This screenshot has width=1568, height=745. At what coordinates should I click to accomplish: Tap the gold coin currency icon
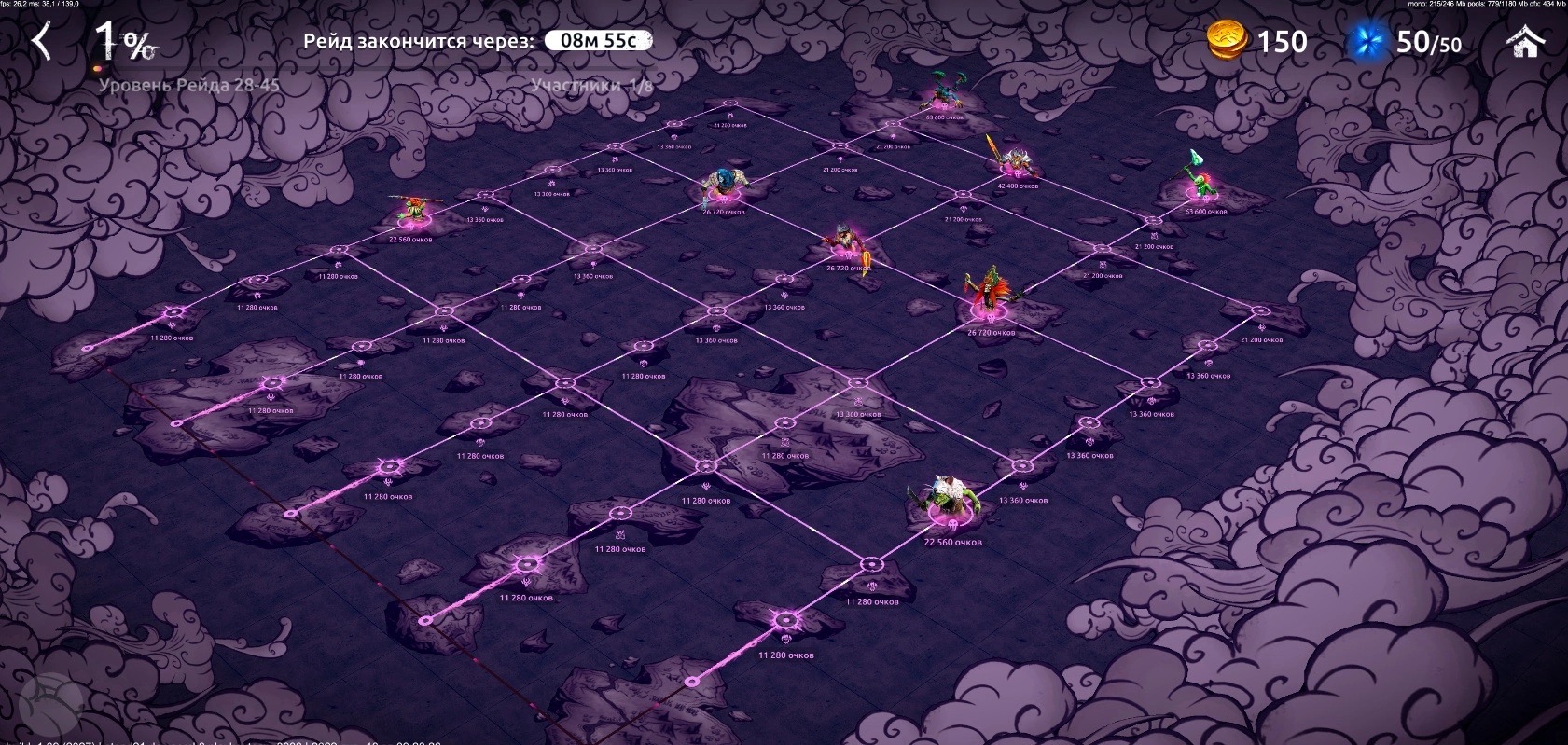tap(1228, 42)
